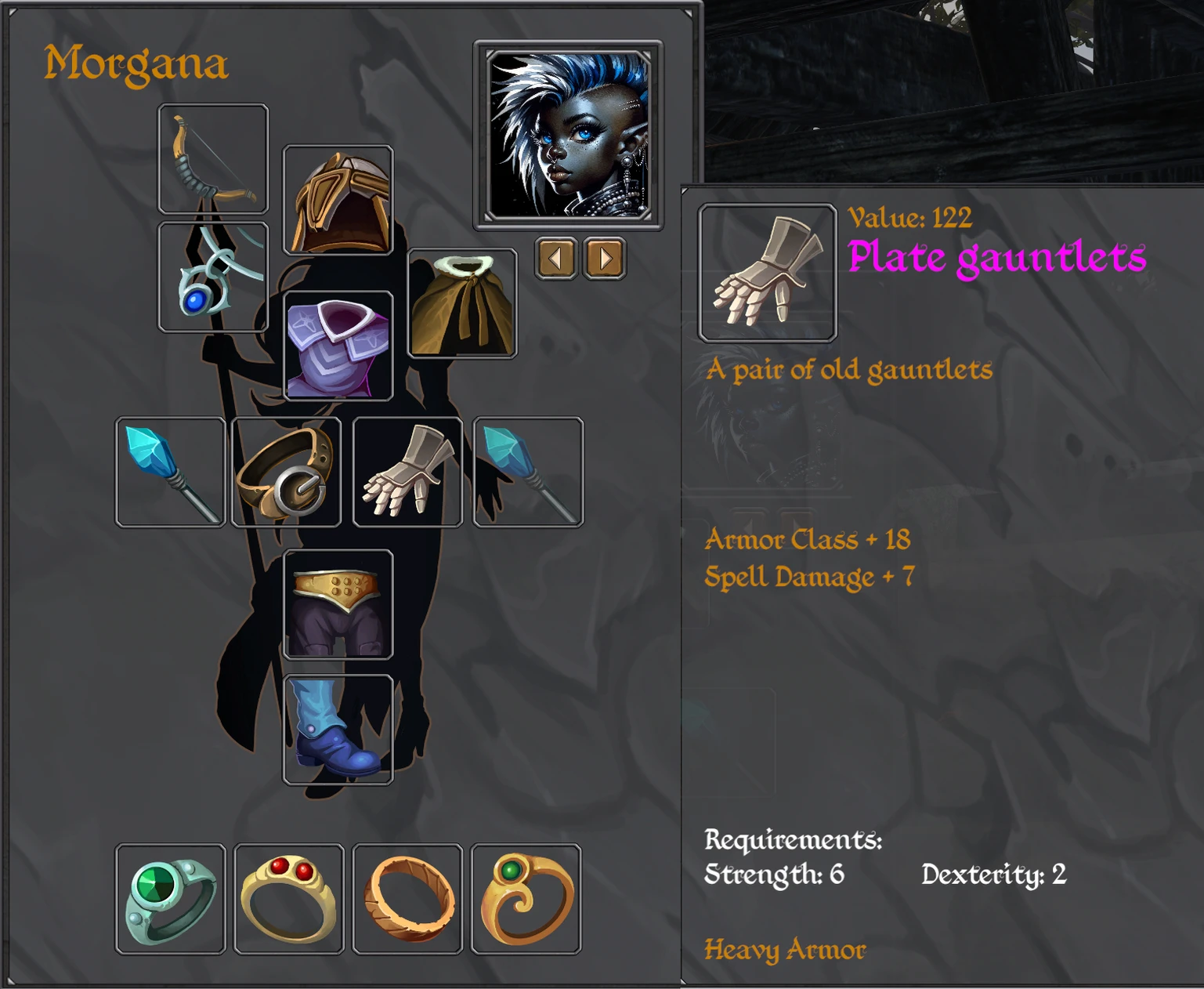Choose the studded belt trousers slot
The image size is (1204, 989).
point(338,604)
